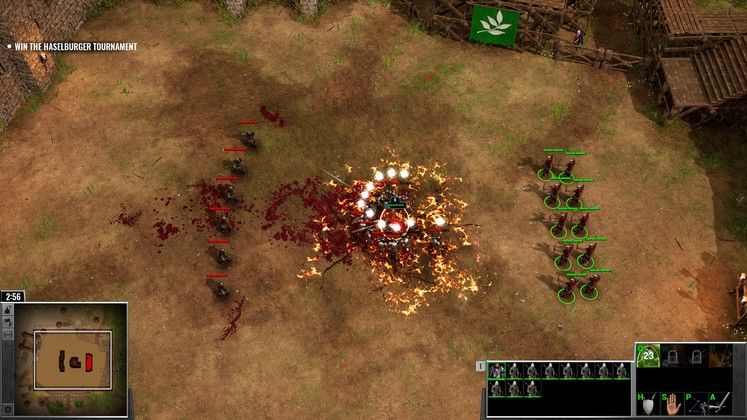The image size is (747, 420).
Task: Activate the Patrol command icon
Action: point(698,404)
